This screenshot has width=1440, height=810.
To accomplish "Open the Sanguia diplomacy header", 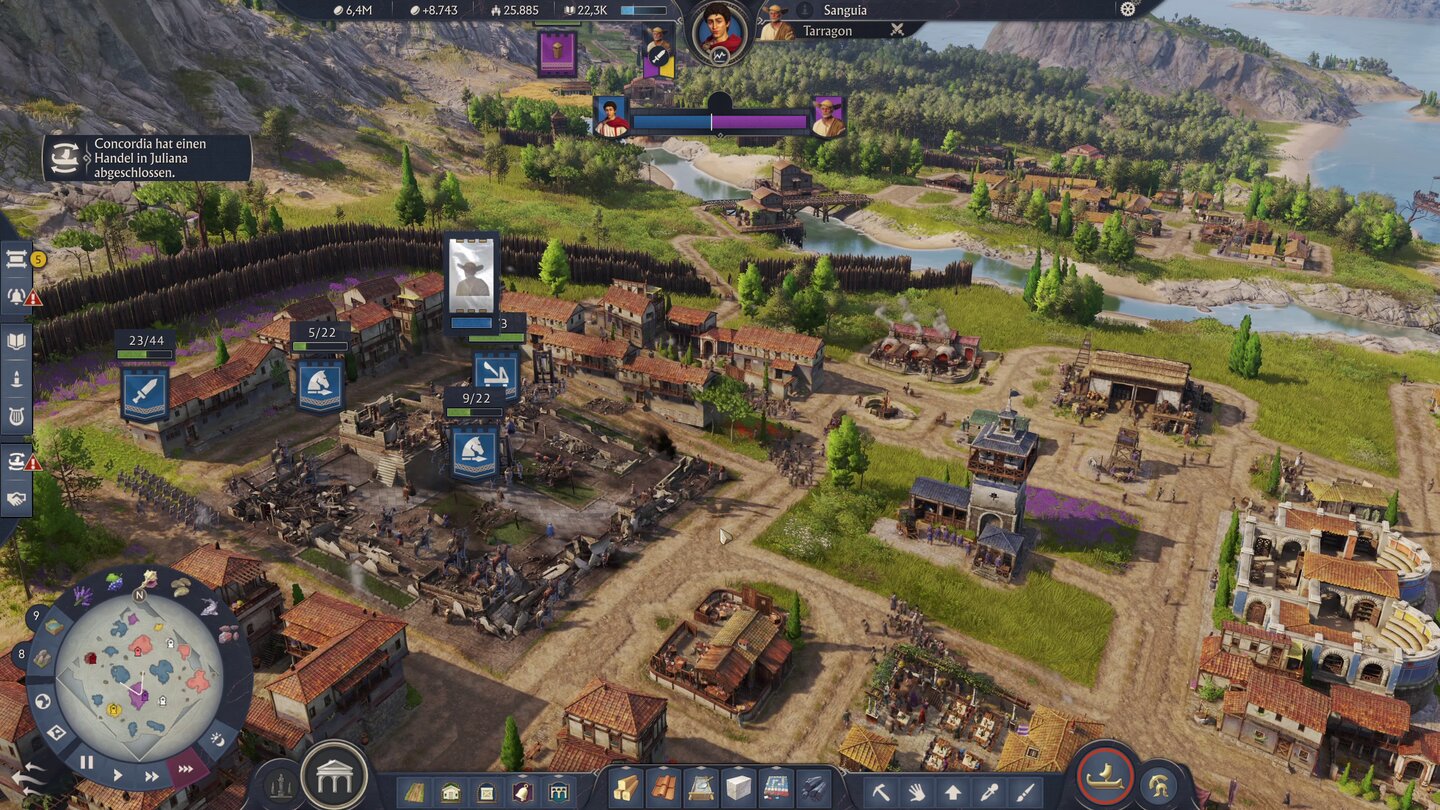I will 845,10.
